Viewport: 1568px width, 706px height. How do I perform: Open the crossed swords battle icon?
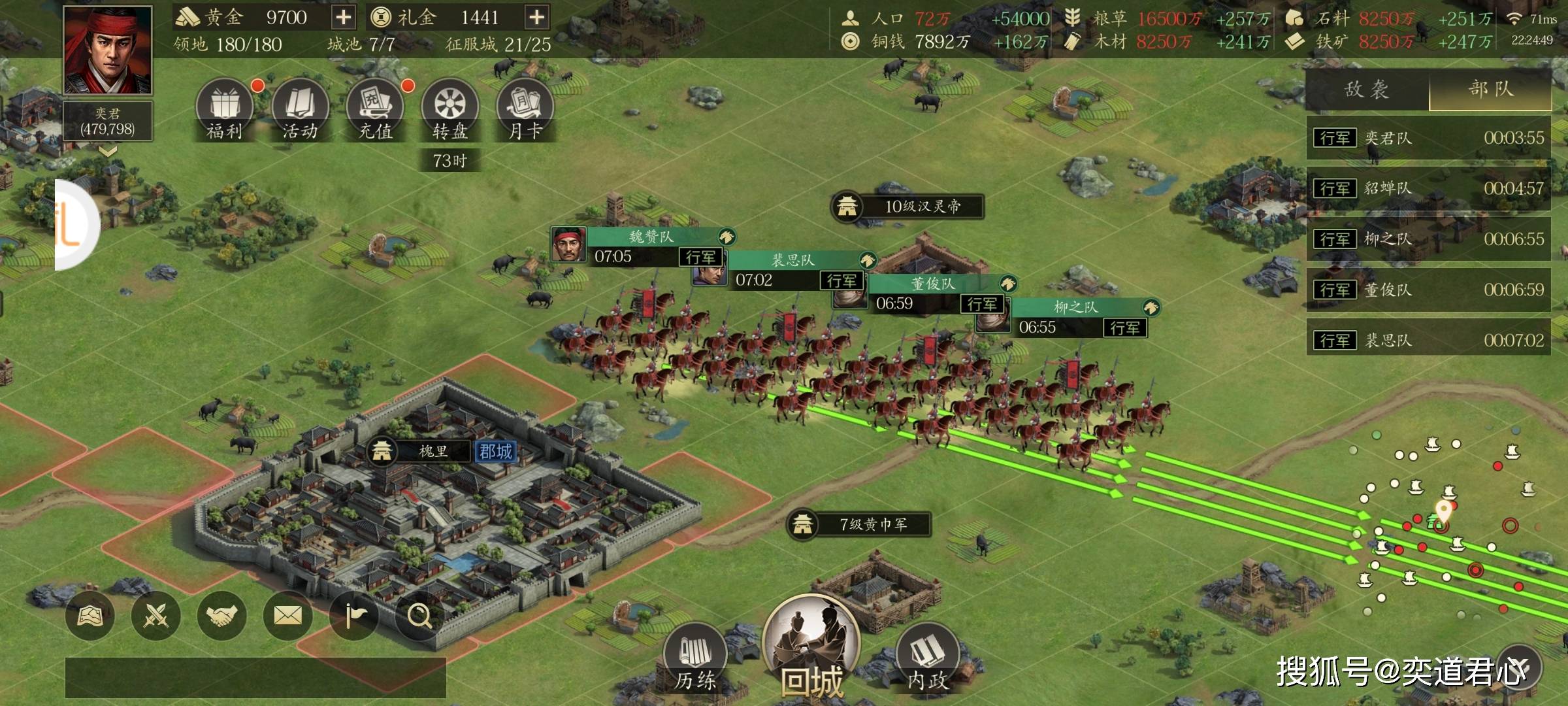(155, 615)
